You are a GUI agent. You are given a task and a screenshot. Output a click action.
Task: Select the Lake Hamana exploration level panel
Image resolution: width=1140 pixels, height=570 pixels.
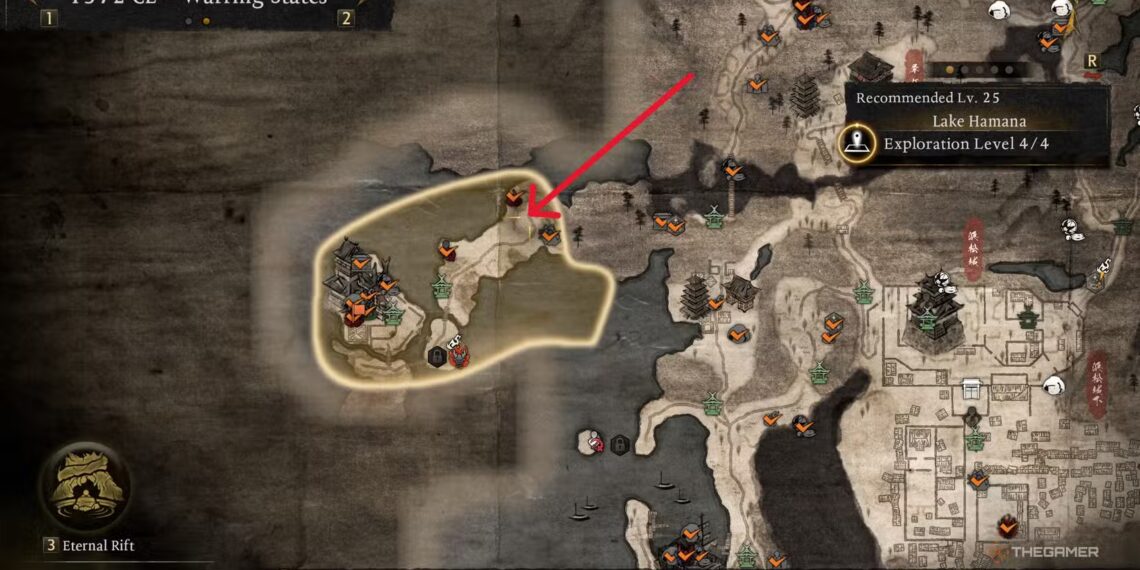[977, 125]
